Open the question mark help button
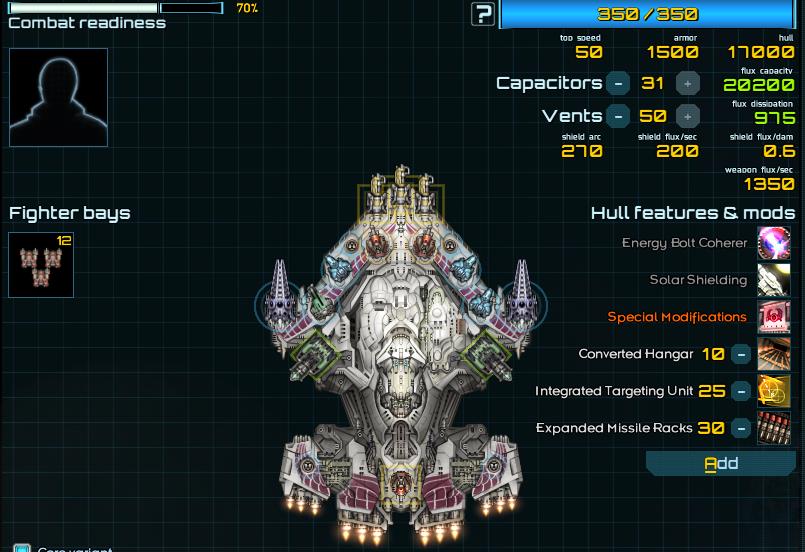 pyautogui.click(x=483, y=14)
